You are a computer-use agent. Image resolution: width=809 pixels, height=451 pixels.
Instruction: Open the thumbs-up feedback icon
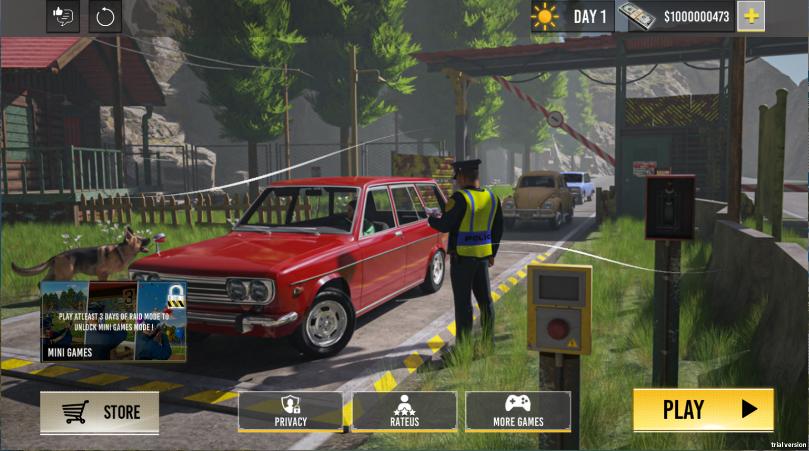tap(62, 16)
